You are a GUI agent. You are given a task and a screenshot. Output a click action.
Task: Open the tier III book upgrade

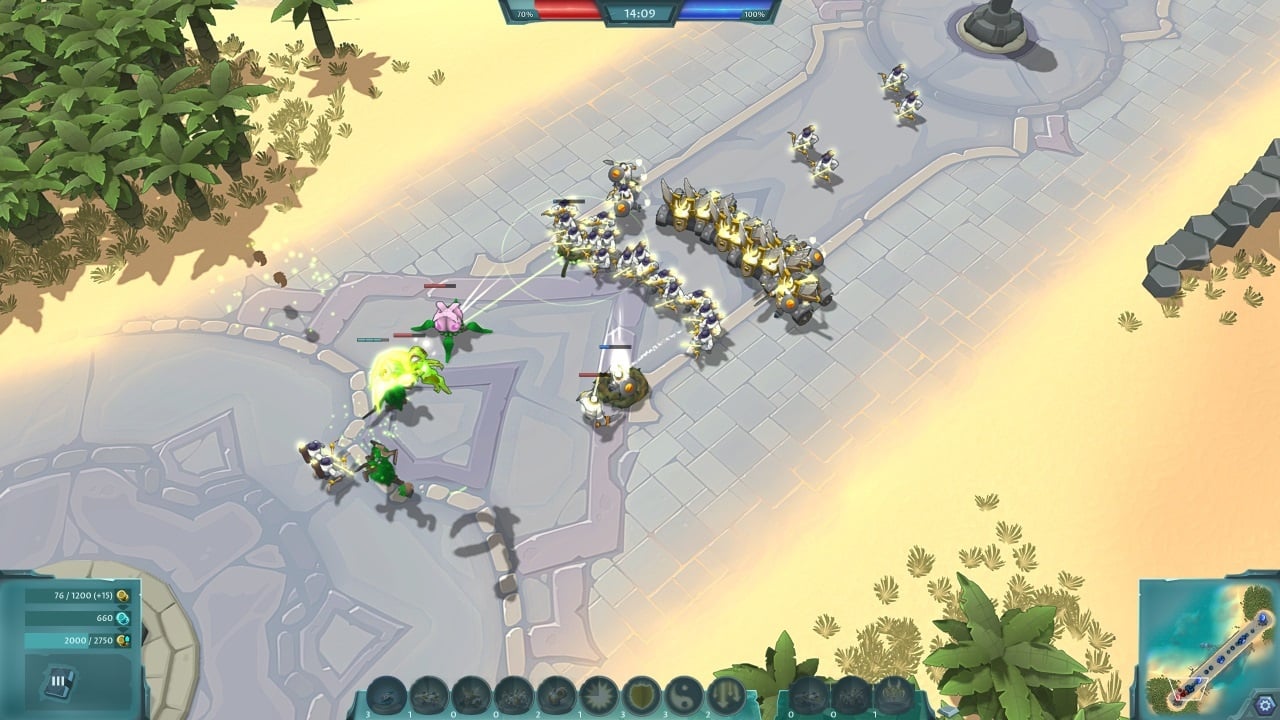[x=57, y=683]
